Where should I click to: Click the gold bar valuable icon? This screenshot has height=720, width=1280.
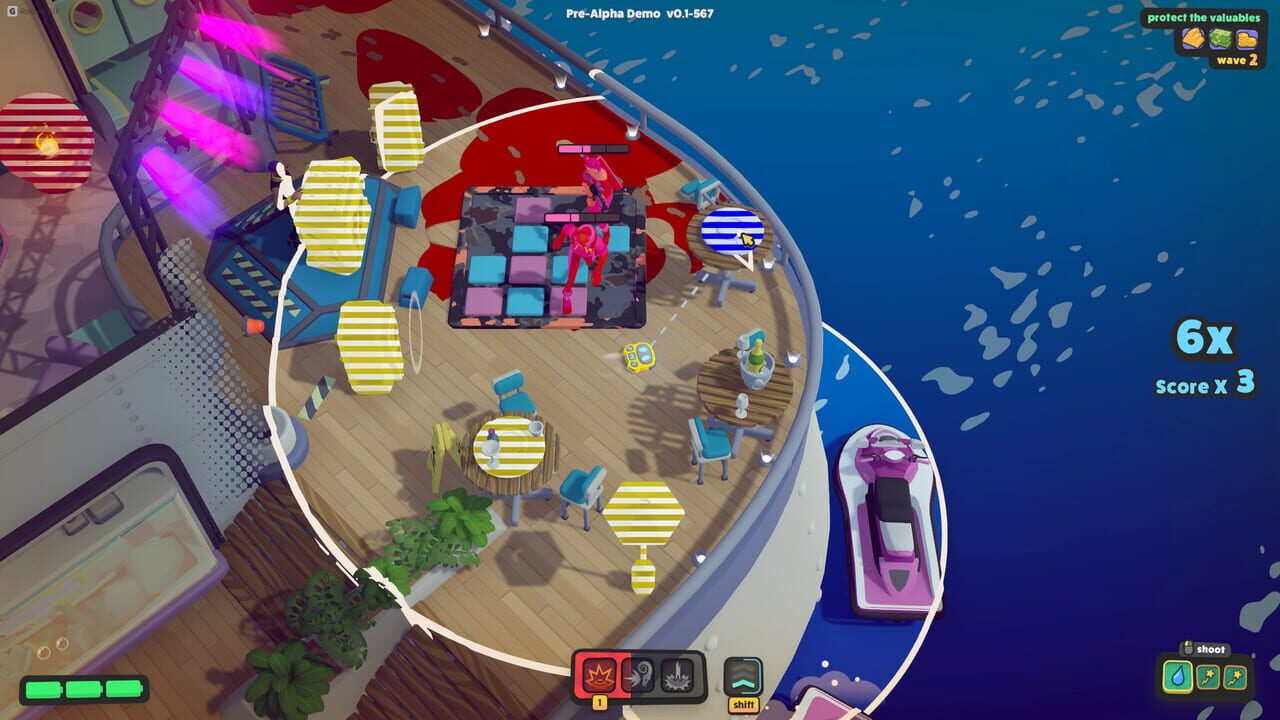[x=1193, y=38]
